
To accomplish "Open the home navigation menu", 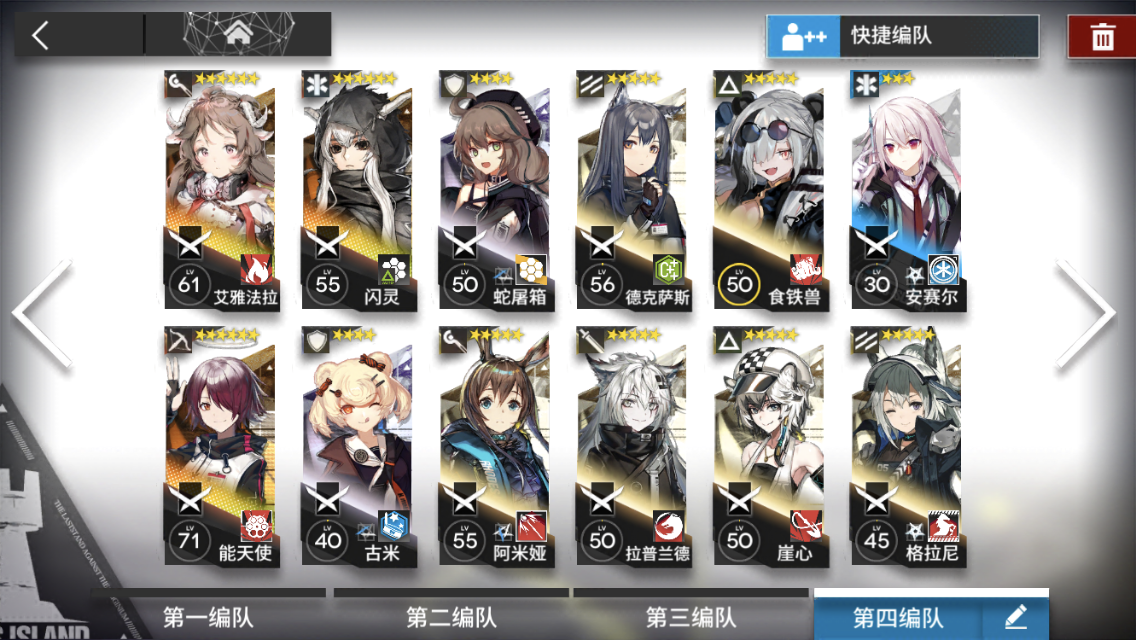I will (238, 35).
